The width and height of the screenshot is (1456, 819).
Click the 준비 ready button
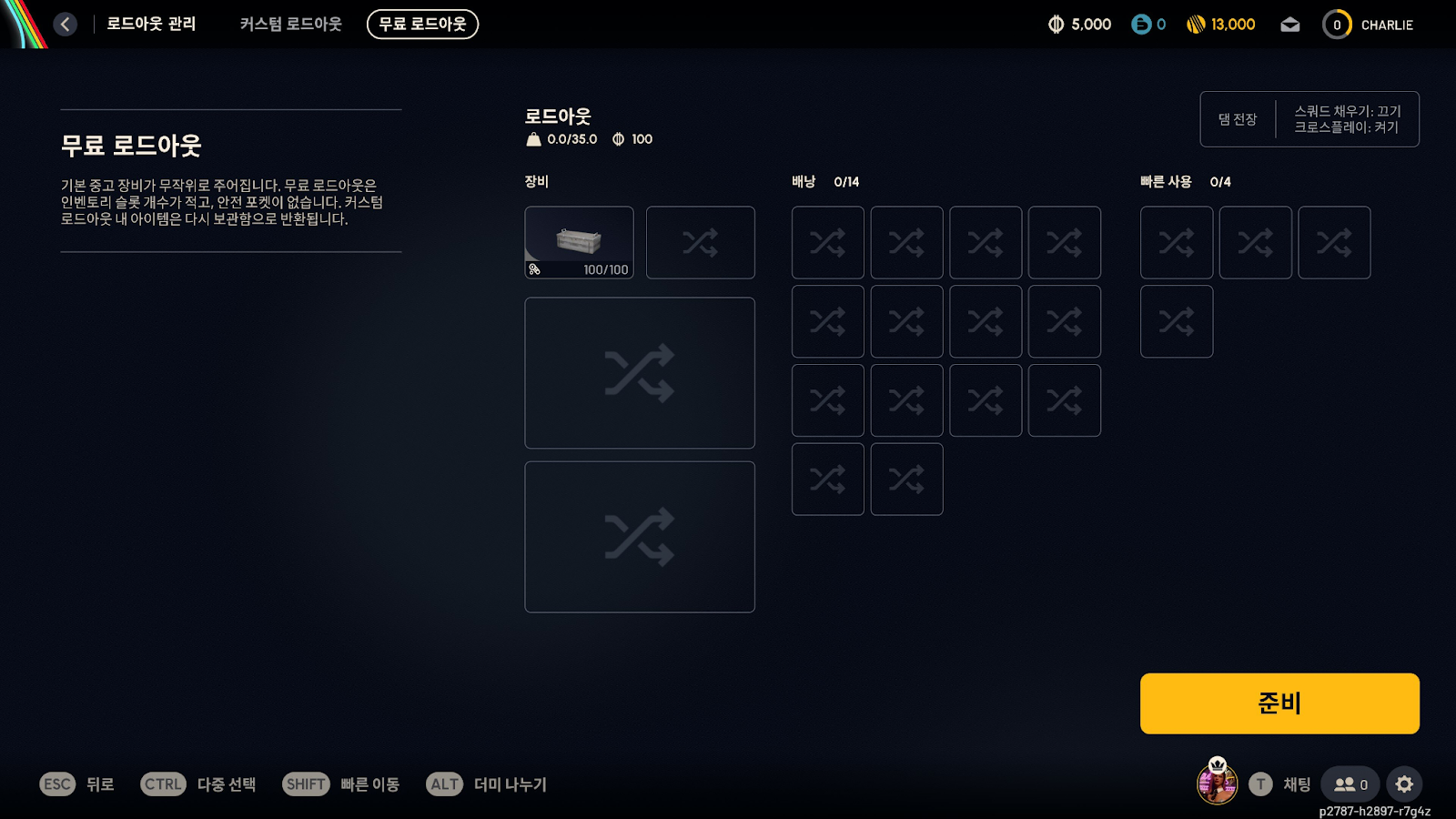(1279, 703)
